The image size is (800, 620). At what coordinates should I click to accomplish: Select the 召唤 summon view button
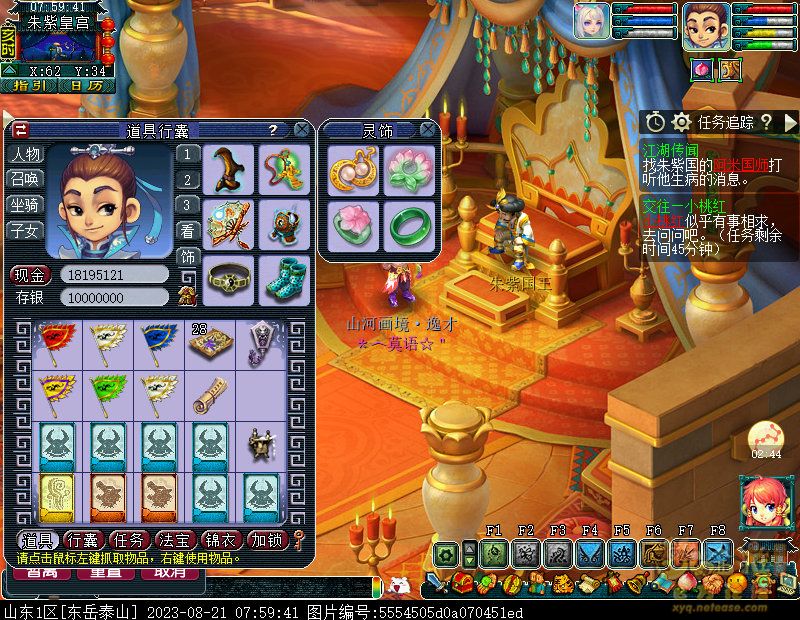(x=26, y=179)
